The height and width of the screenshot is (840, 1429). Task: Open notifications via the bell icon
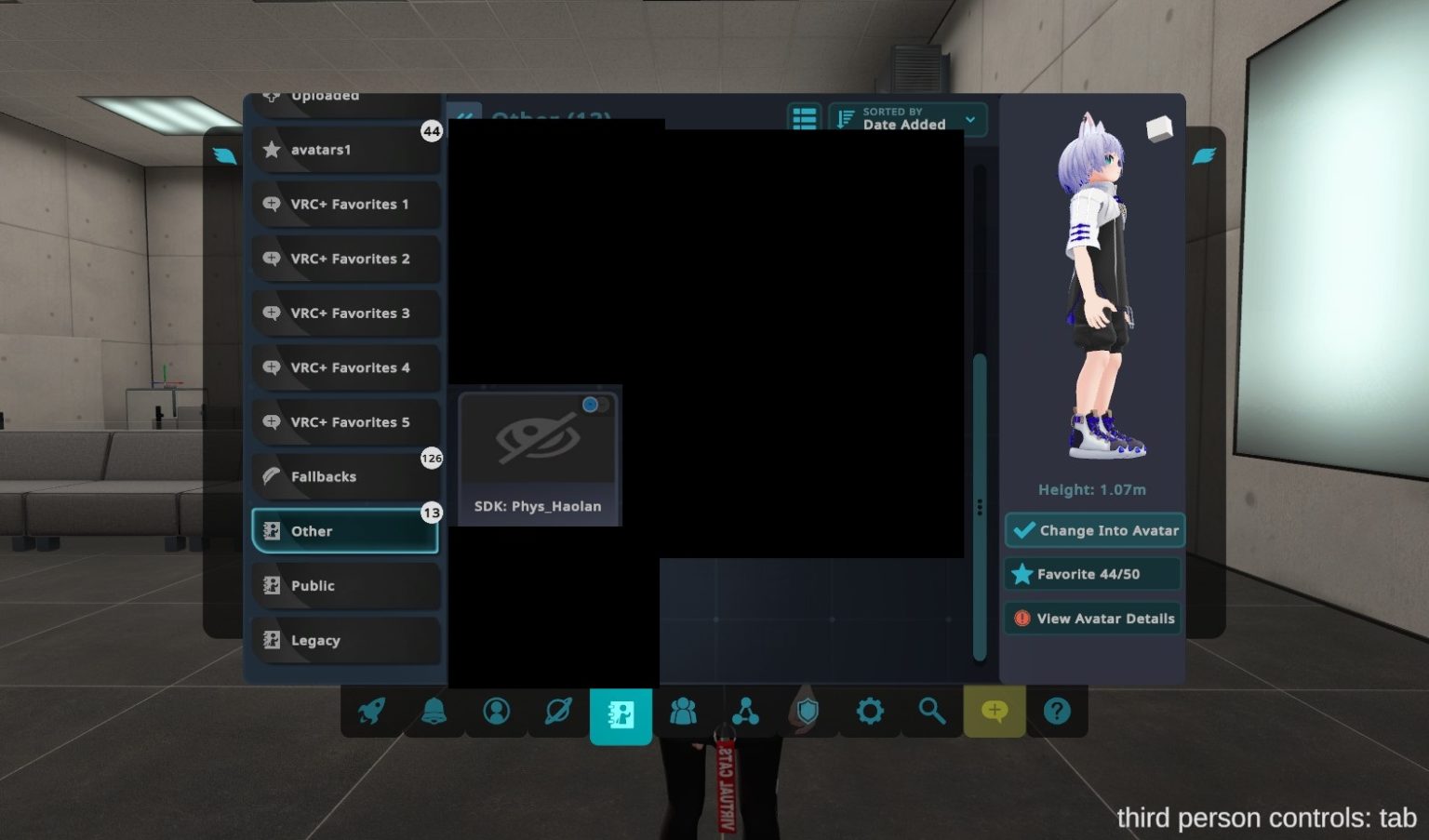click(x=434, y=712)
